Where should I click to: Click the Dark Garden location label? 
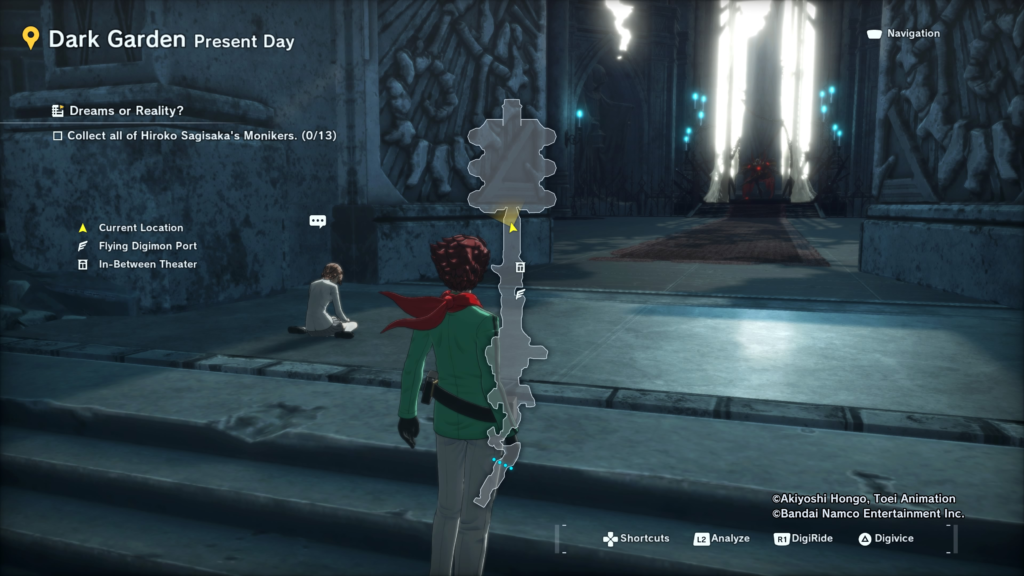click(116, 39)
